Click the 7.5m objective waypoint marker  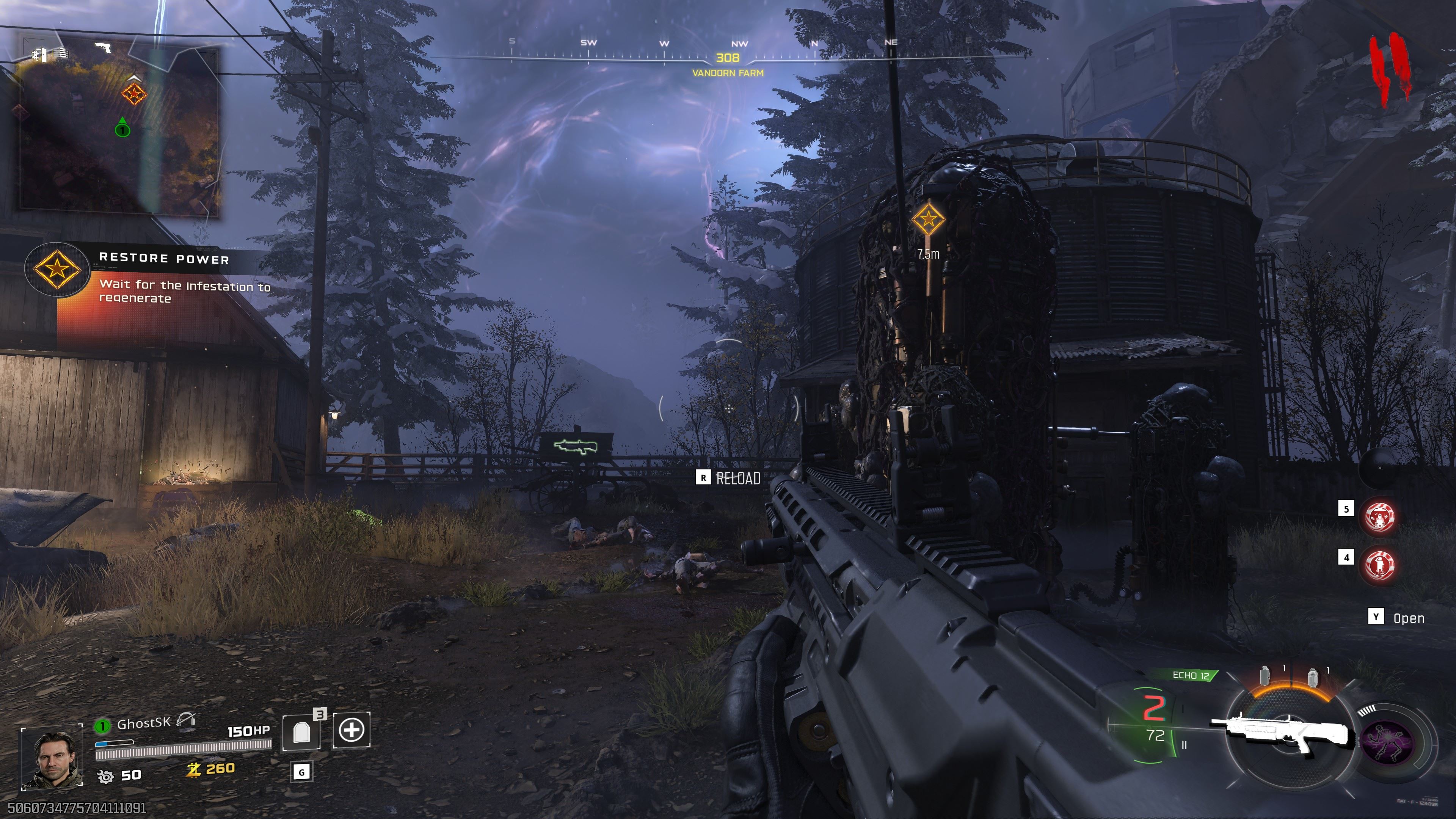(928, 219)
